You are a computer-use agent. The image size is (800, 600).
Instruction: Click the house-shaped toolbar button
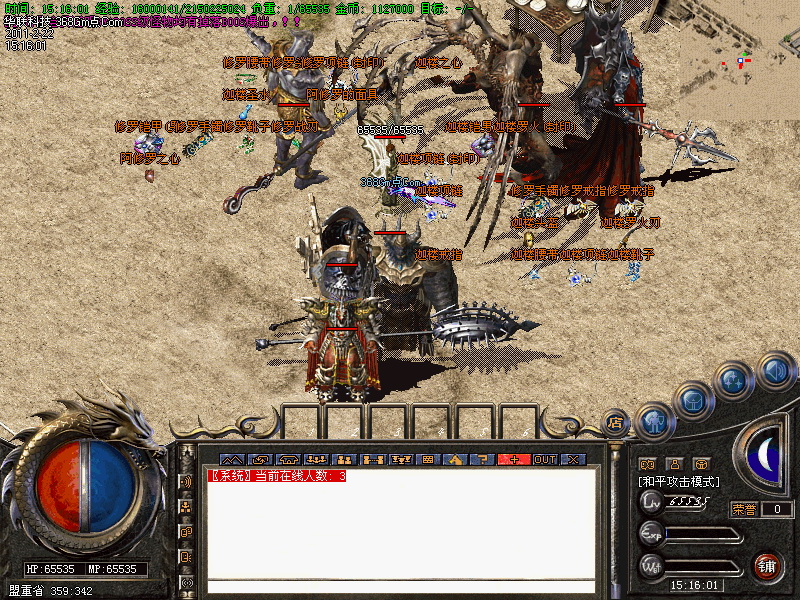click(x=455, y=459)
